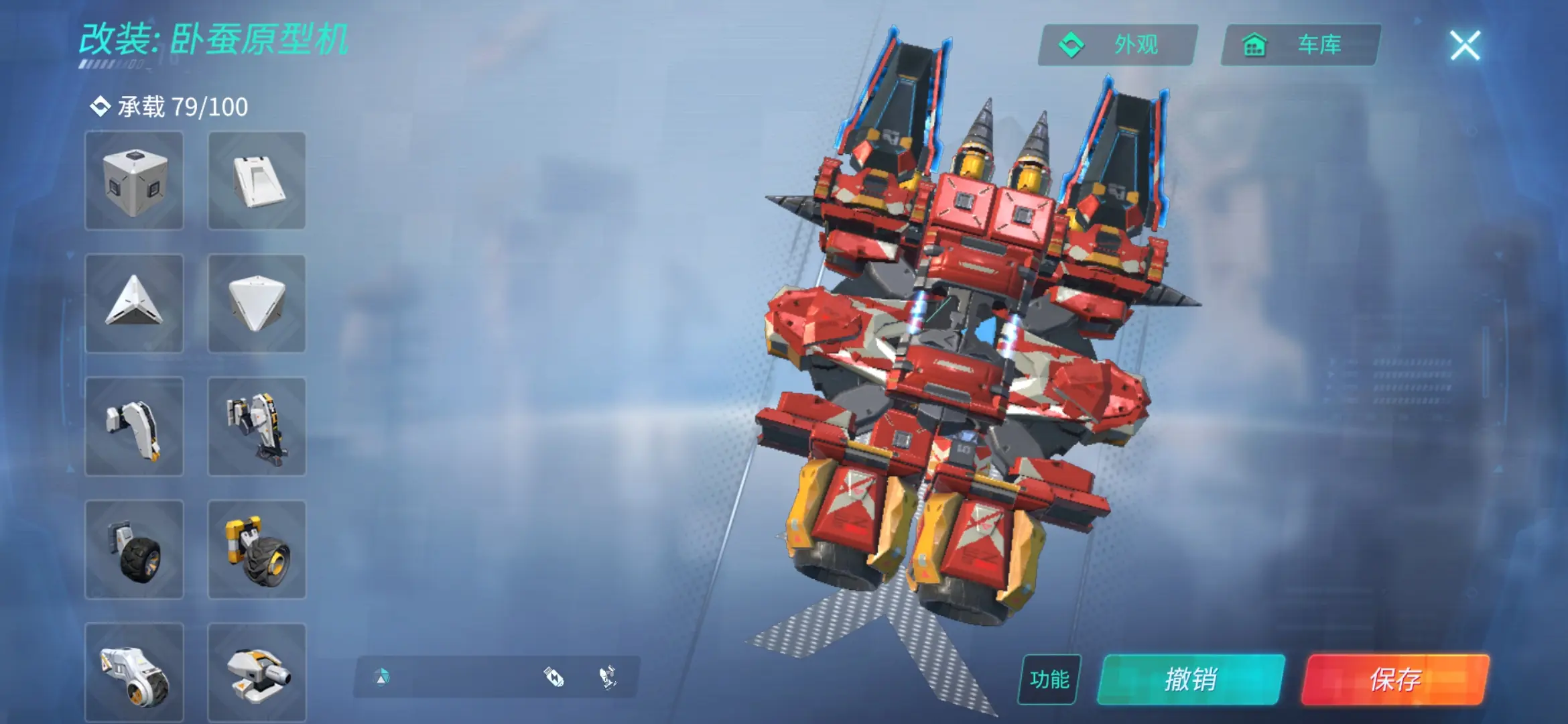Screen dimensions: 1568x724
Task: Open the 外观 appearance menu
Action: (x=1118, y=45)
